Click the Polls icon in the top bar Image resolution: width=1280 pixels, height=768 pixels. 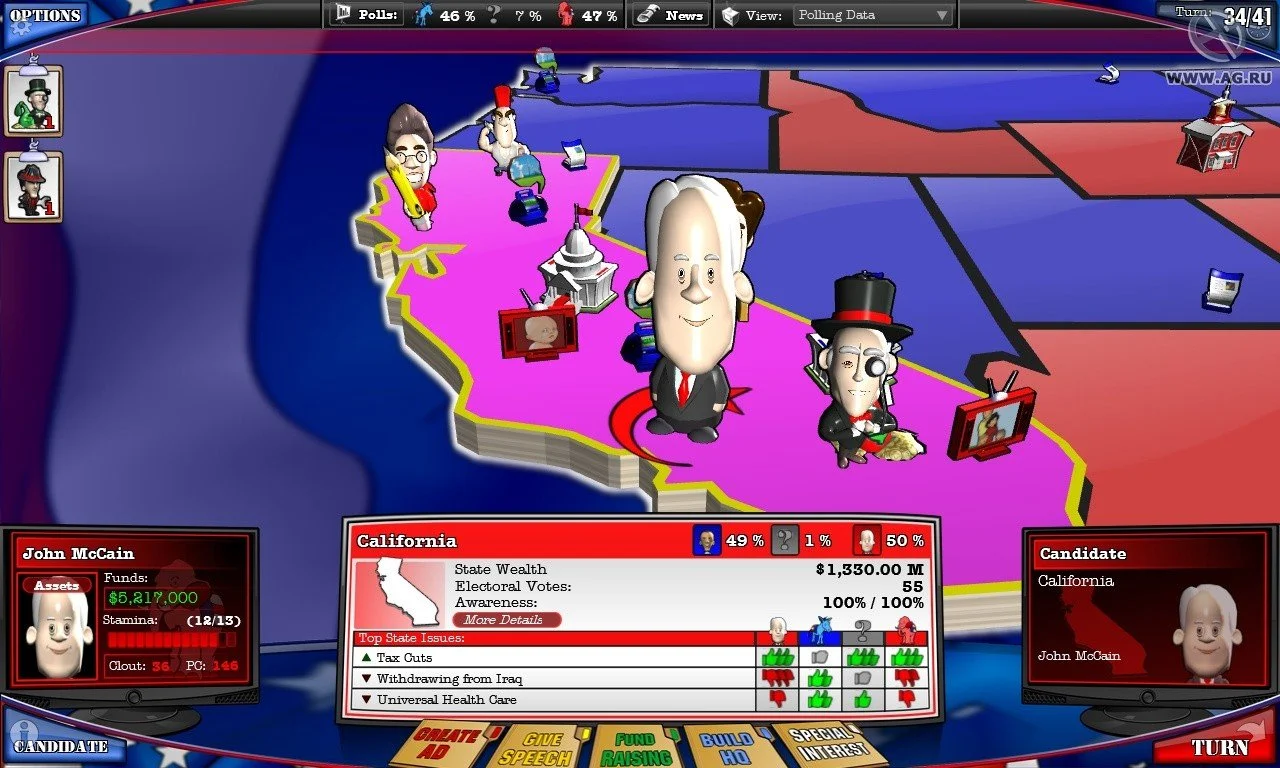(x=344, y=14)
